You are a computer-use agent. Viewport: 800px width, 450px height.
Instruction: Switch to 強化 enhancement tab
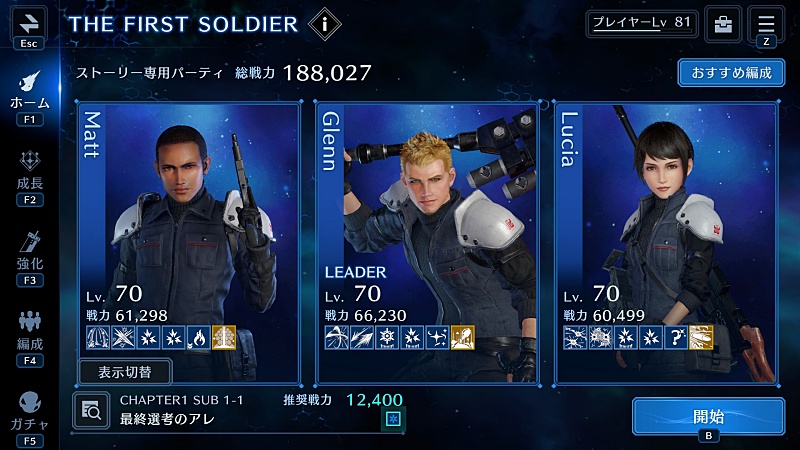29,255
